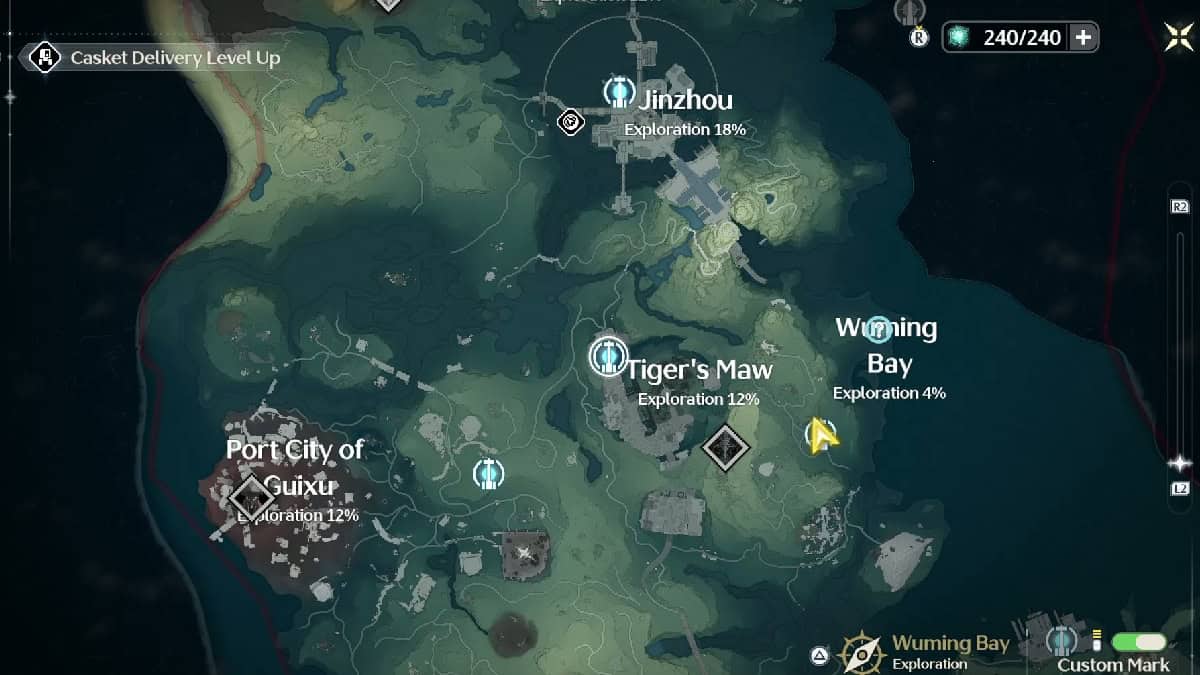Select the teleport beacon east of Guixu

coord(488,473)
